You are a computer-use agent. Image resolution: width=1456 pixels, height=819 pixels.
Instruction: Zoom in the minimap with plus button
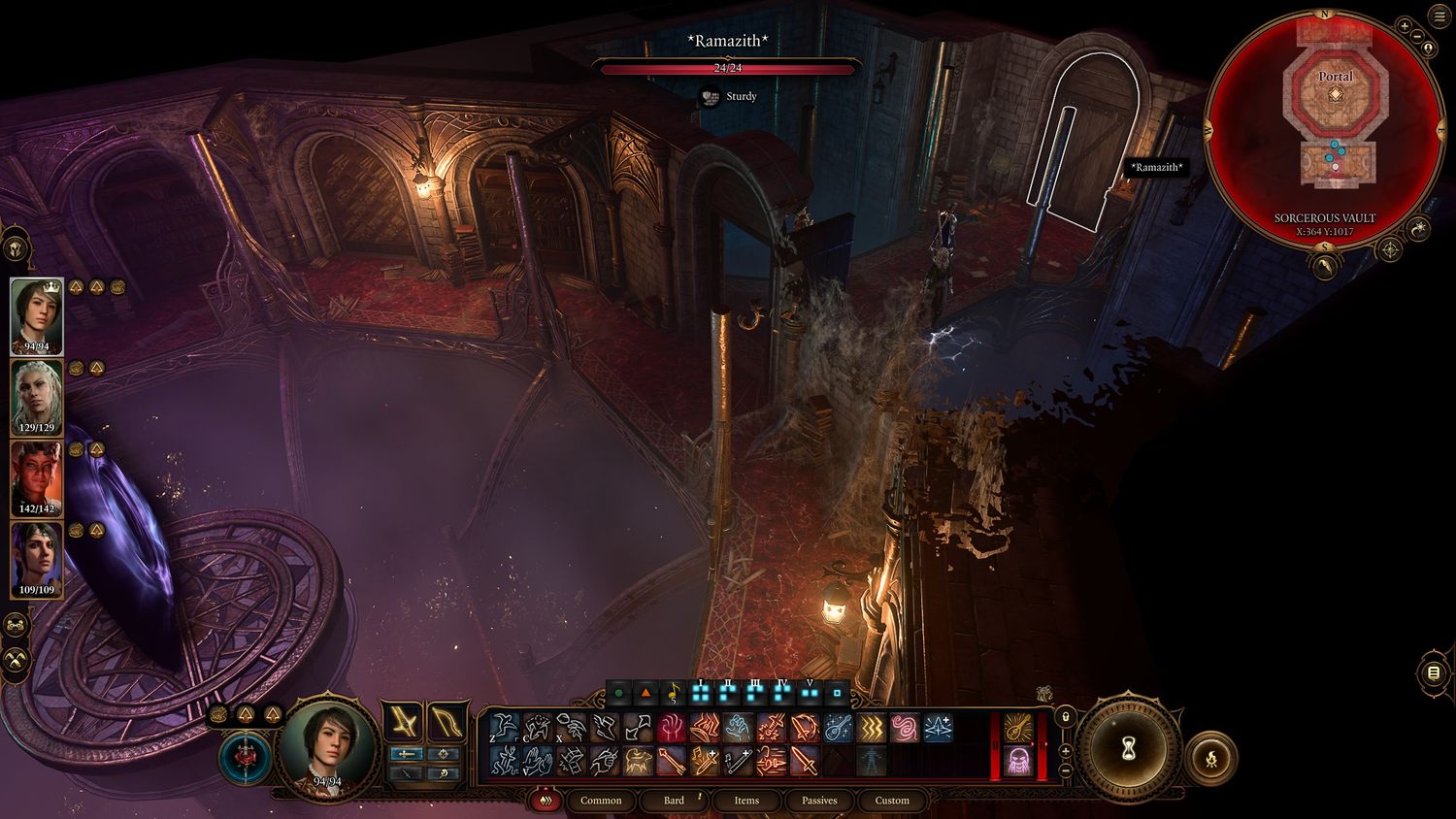(x=1405, y=26)
